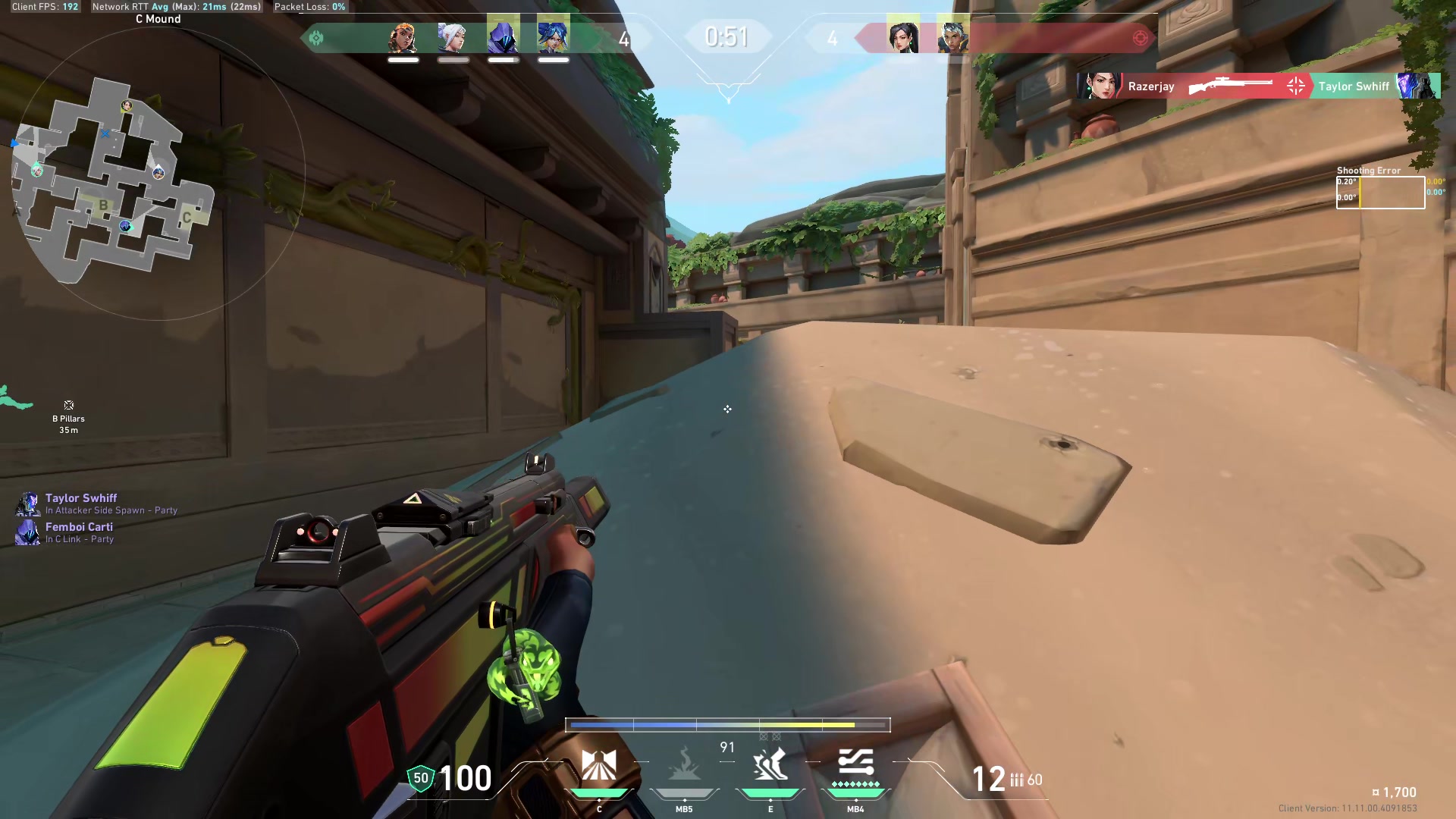The image size is (1456, 819).
Task: Click the headshot crosshair icon in the kill feed
Action: click(1295, 86)
